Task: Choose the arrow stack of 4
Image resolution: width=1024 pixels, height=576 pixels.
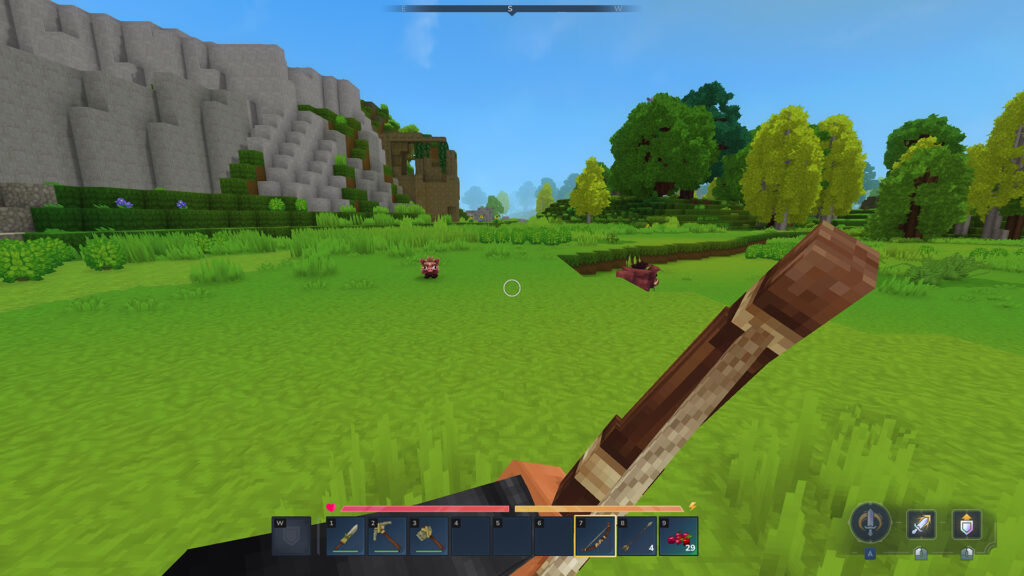Action: 636,536
